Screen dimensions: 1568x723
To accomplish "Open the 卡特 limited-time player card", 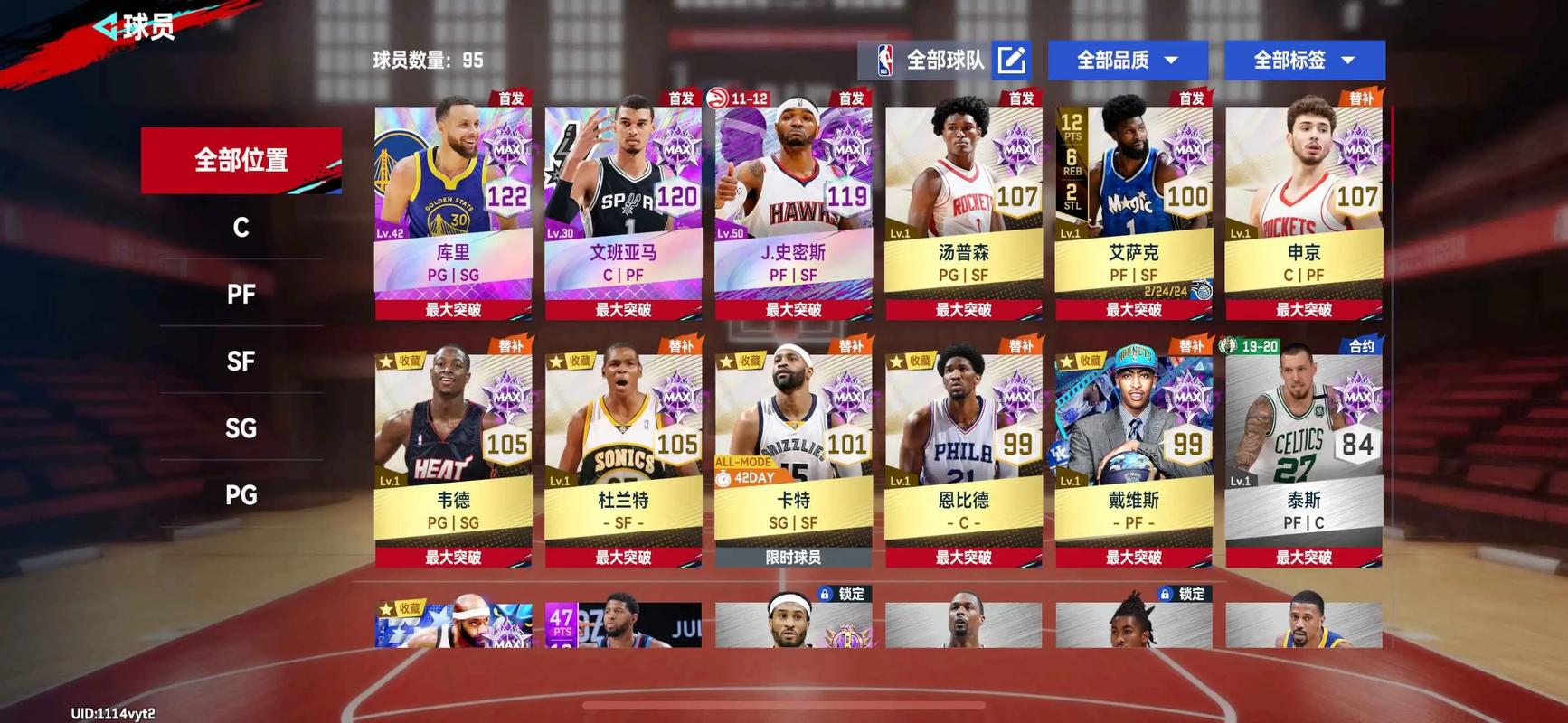I will 793,455.
